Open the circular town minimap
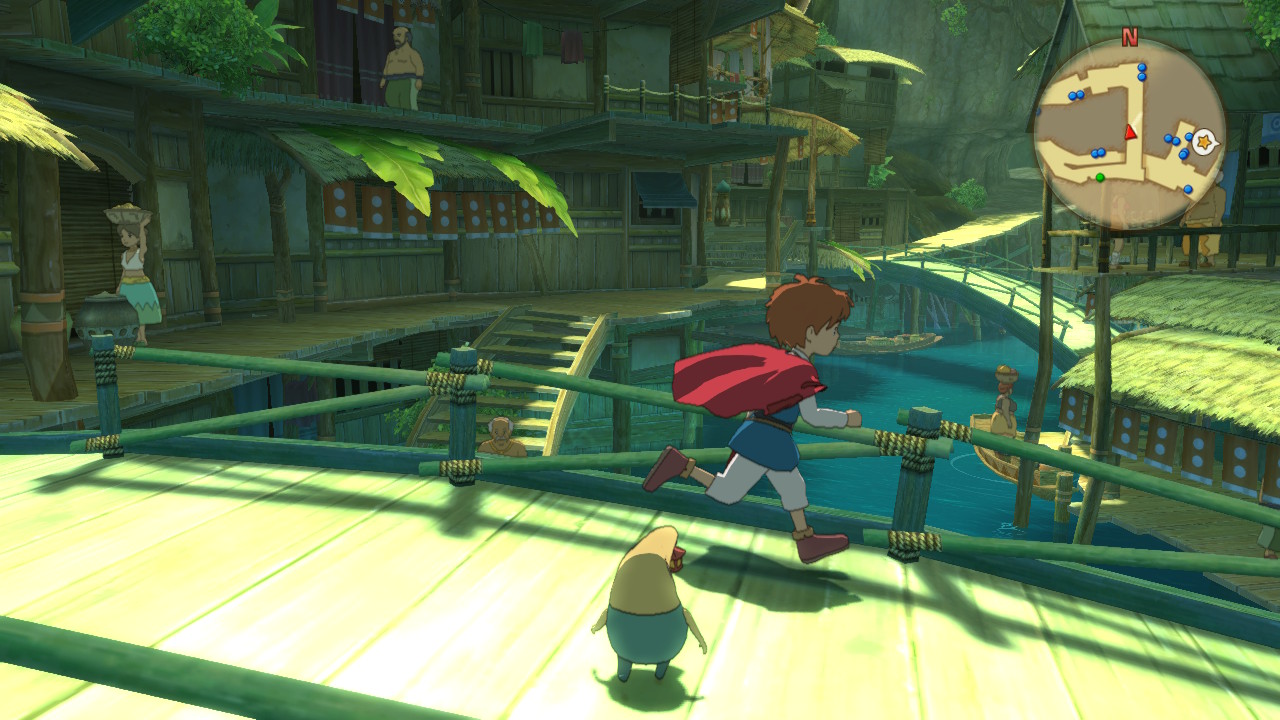 coord(1130,134)
